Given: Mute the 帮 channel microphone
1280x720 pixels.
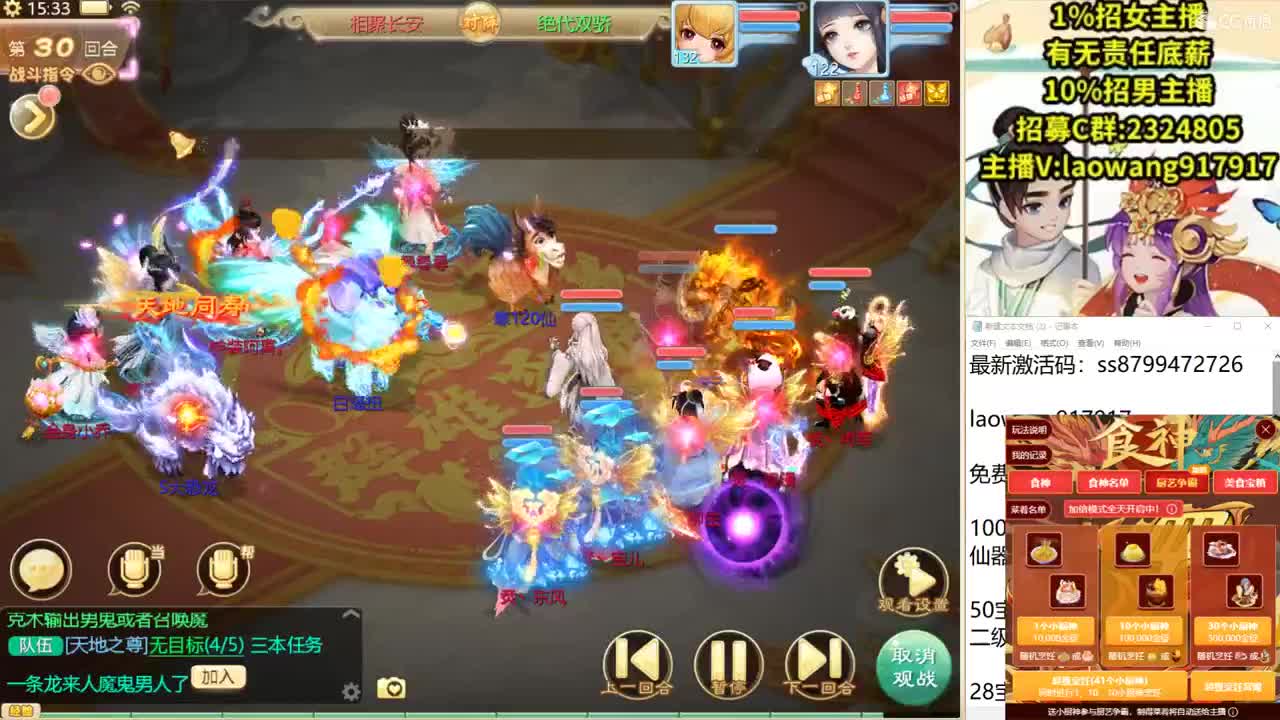Looking at the screenshot, I should coord(222,568).
